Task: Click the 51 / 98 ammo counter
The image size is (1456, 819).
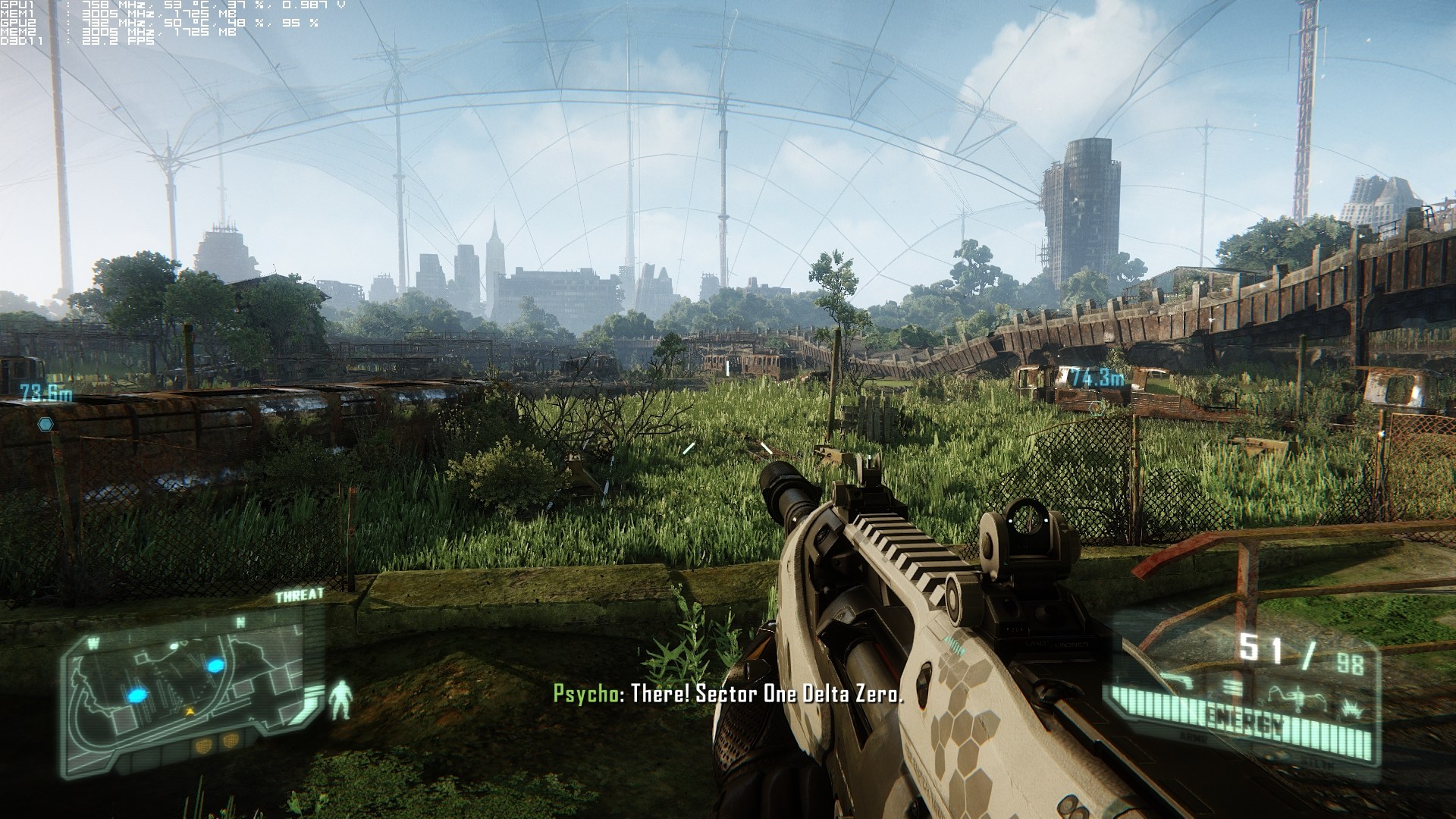Action: click(1304, 651)
